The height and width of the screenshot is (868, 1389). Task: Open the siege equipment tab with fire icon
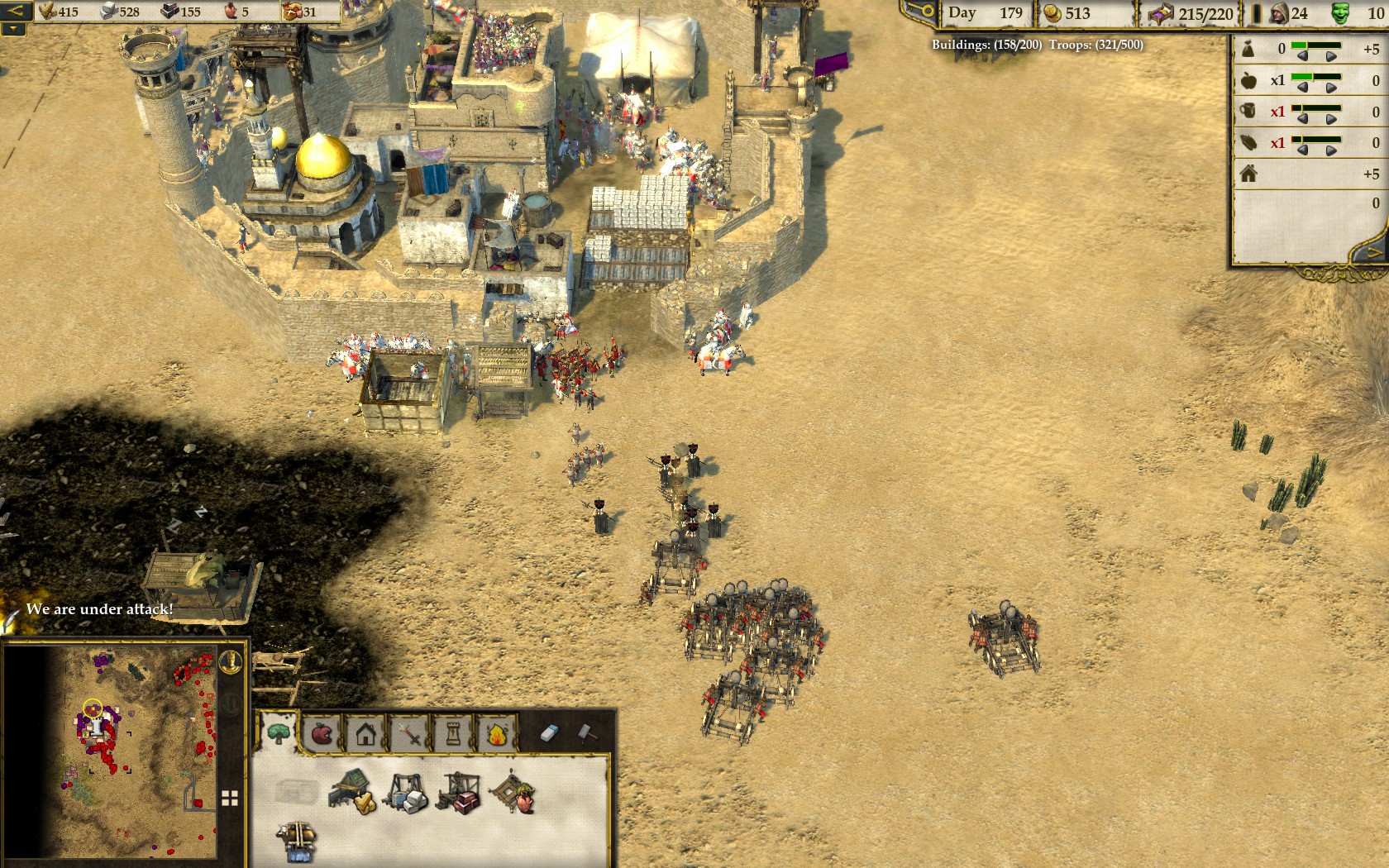point(497,733)
